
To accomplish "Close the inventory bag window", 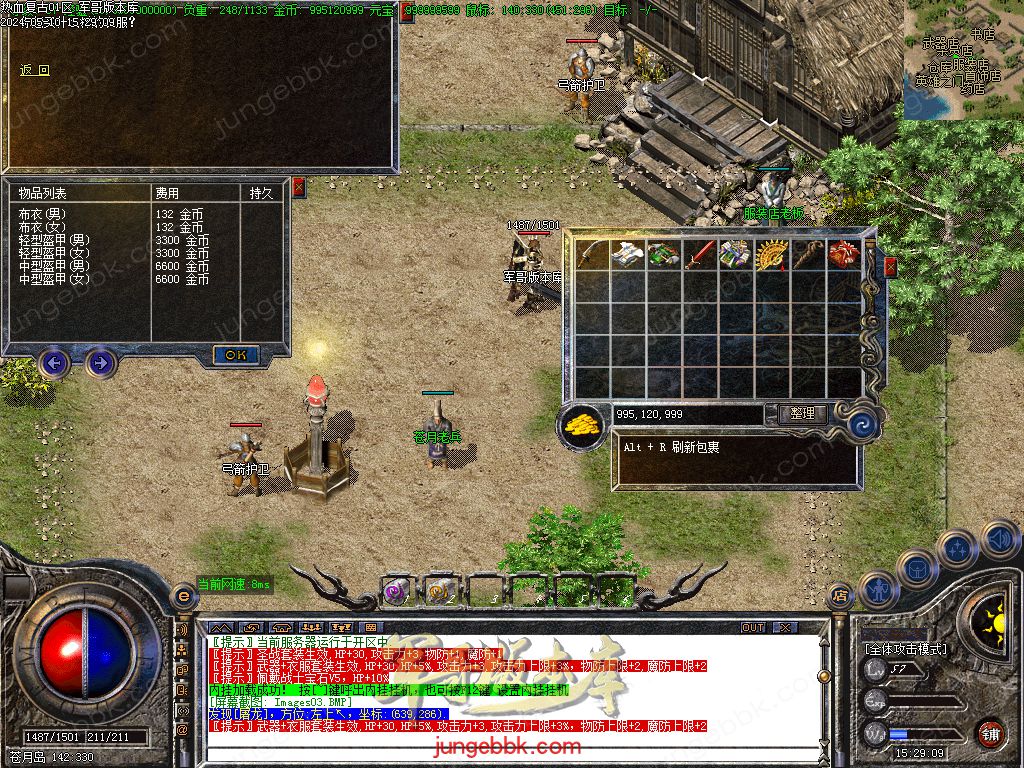I will click(890, 266).
